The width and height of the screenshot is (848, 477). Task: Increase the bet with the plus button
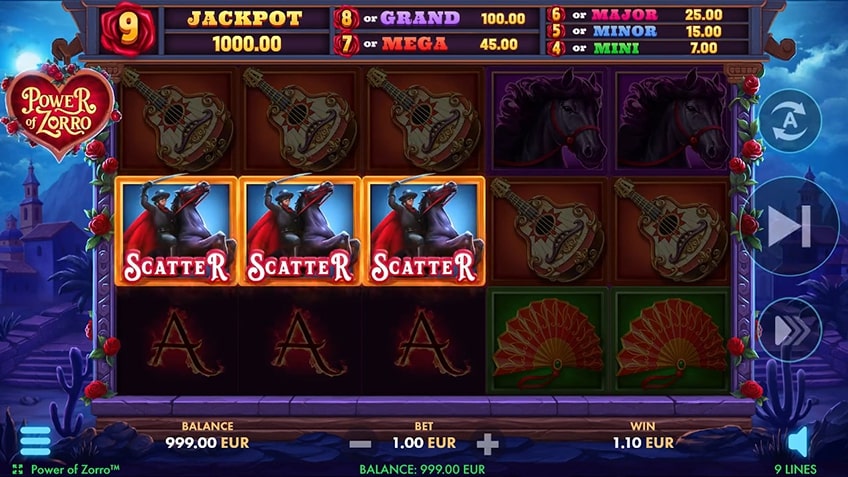click(487, 443)
